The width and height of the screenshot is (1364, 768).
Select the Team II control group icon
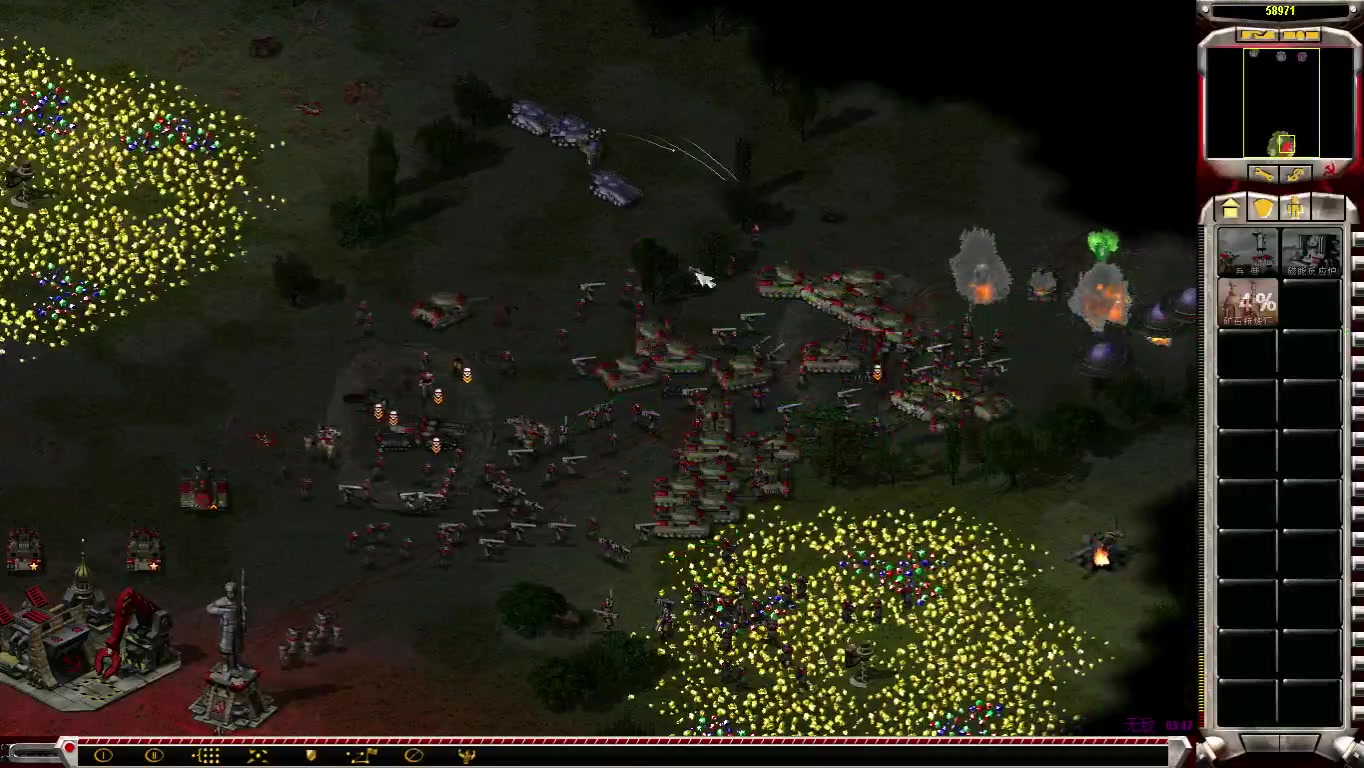point(152,756)
